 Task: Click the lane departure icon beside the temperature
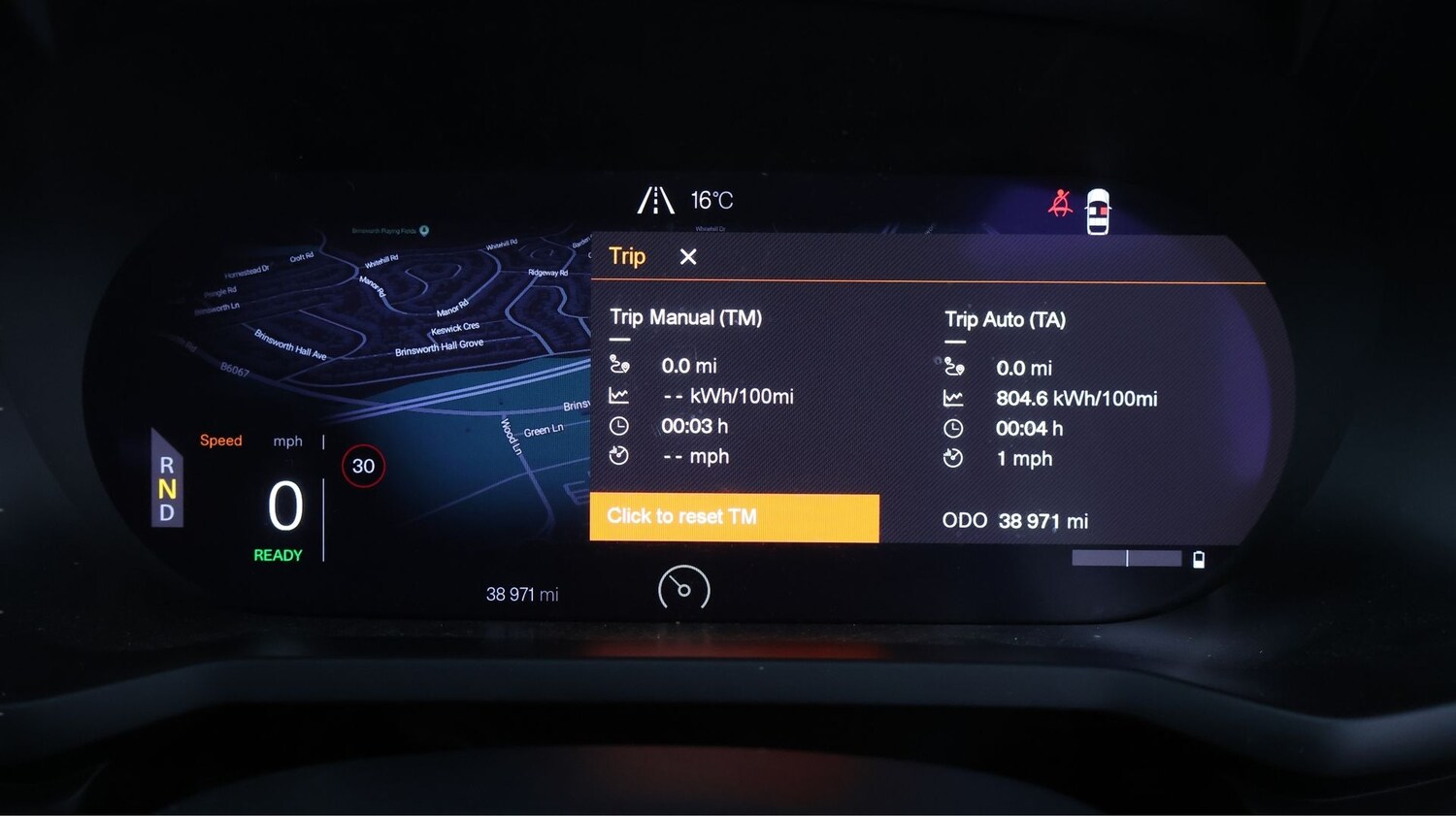pyautogui.click(x=656, y=200)
